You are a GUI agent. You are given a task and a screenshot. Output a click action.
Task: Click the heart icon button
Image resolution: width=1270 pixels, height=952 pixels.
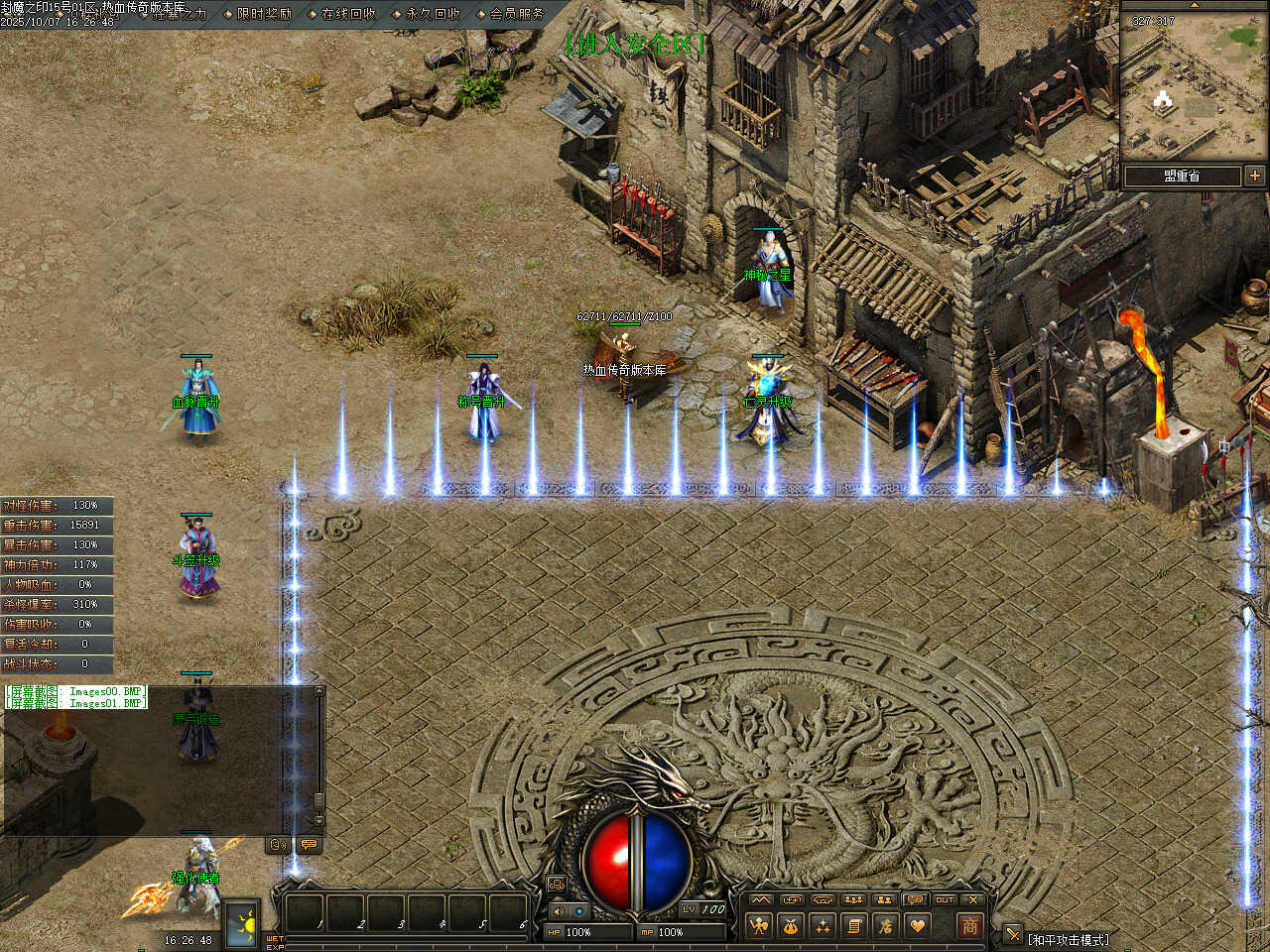click(918, 926)
